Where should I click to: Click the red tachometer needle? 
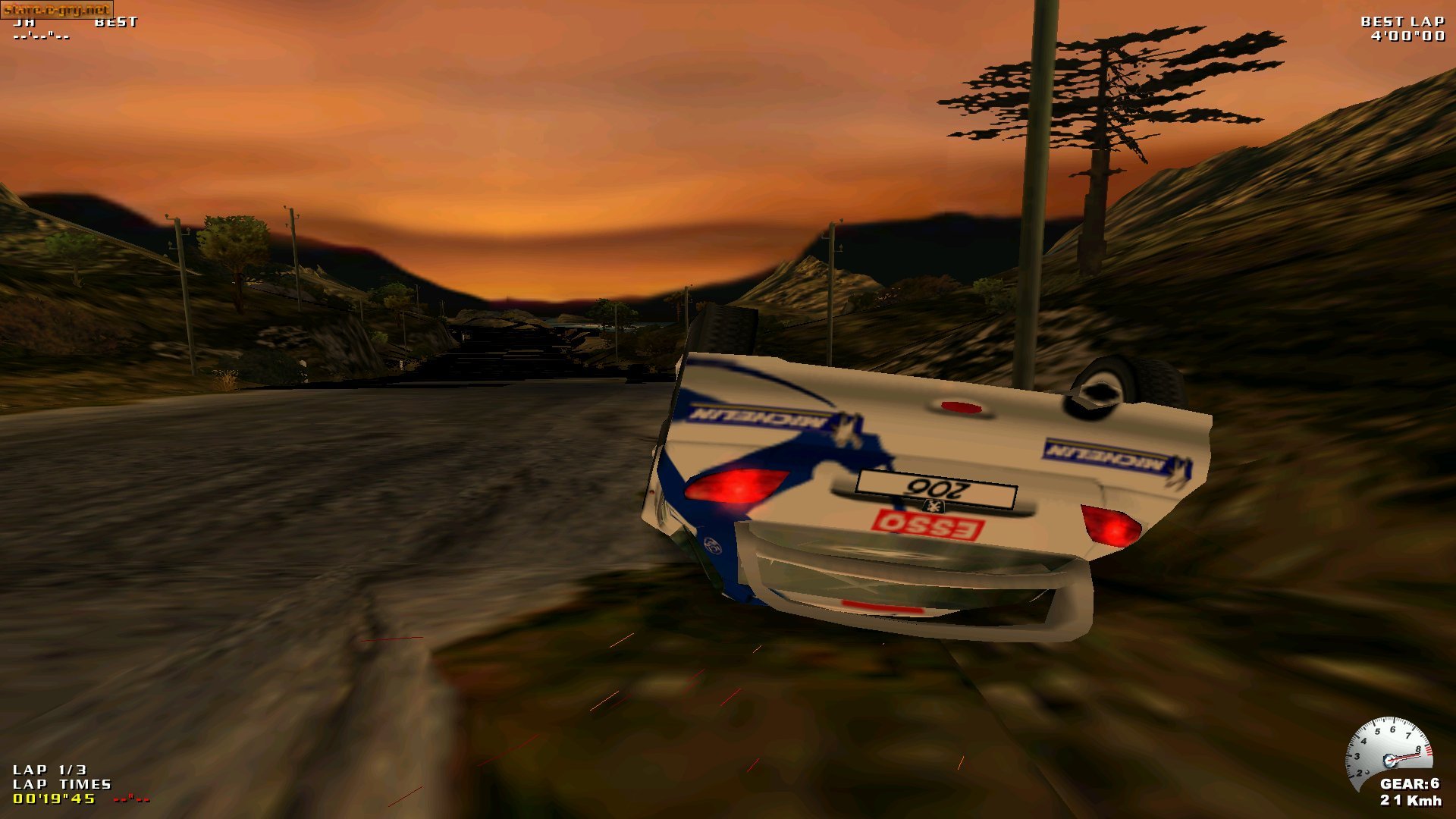pyautogui.click(x=1404, y=758)
